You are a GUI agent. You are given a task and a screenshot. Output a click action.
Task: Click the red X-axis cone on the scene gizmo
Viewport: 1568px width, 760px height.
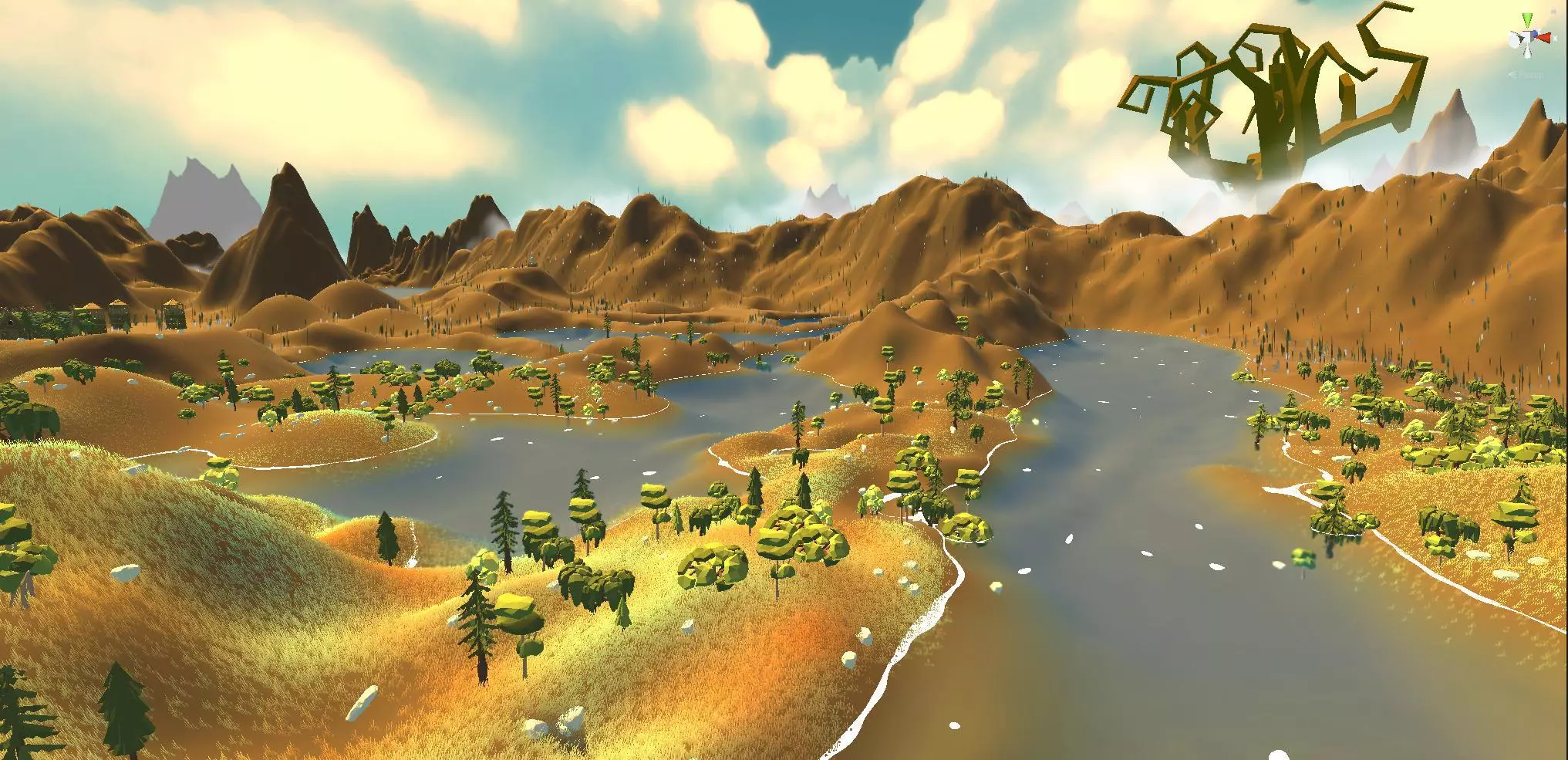click(x=1544, y=36)
